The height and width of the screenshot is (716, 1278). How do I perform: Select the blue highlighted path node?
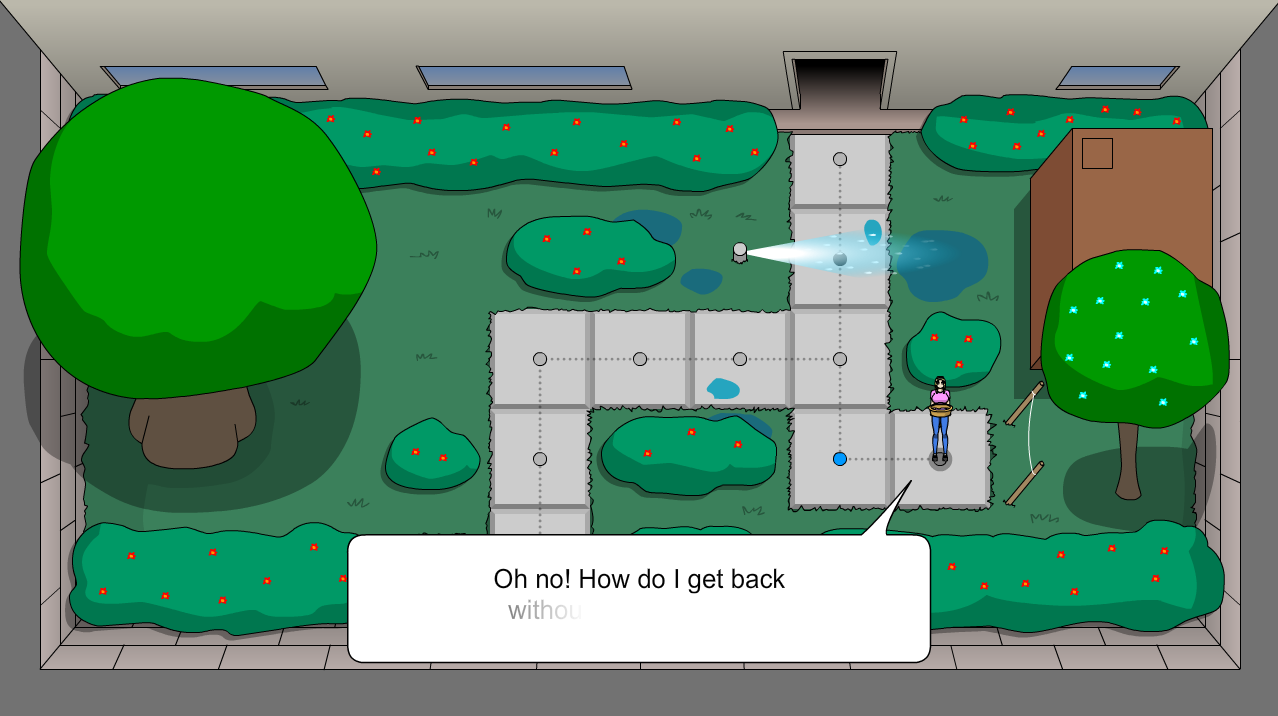coord(840,459)
